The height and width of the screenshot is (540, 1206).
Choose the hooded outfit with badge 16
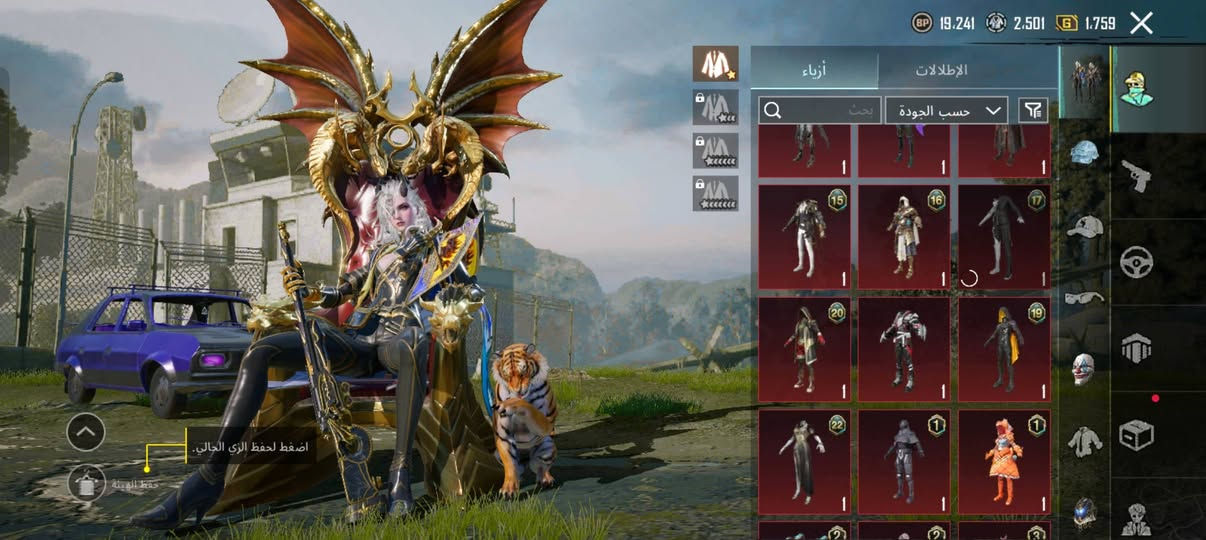coord(904,237)
